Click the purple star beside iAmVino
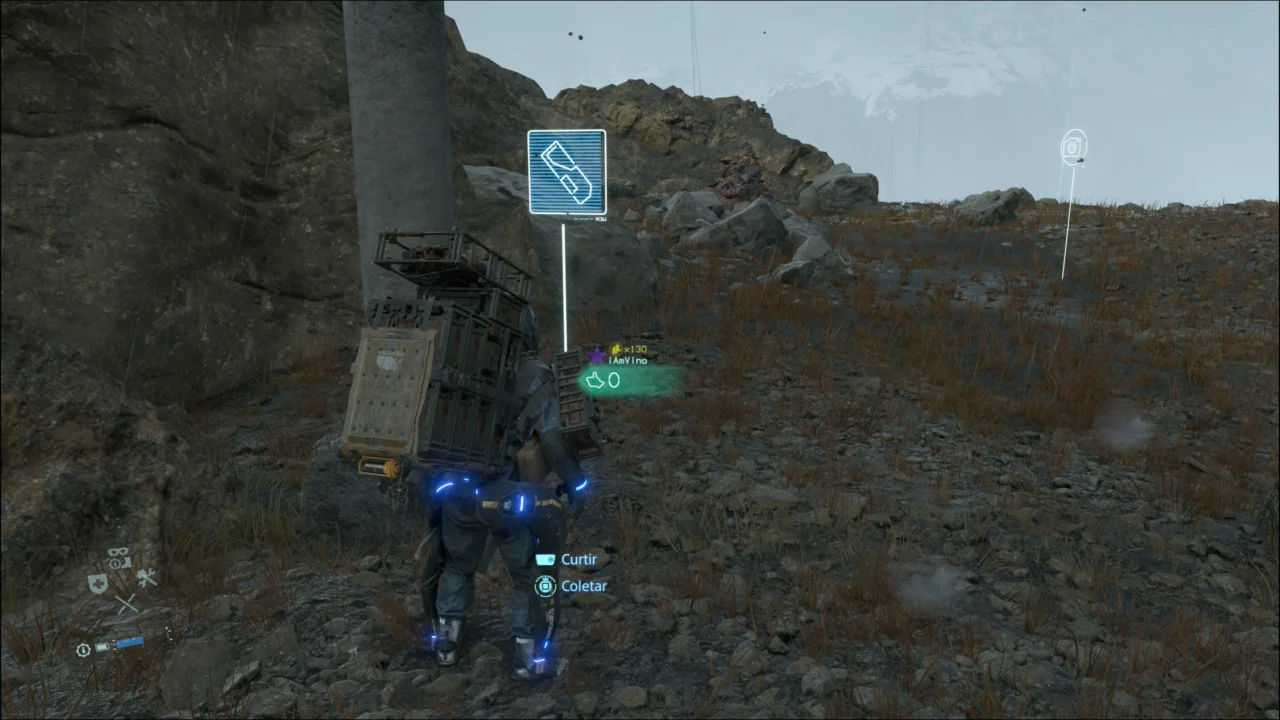 point(597,355)
